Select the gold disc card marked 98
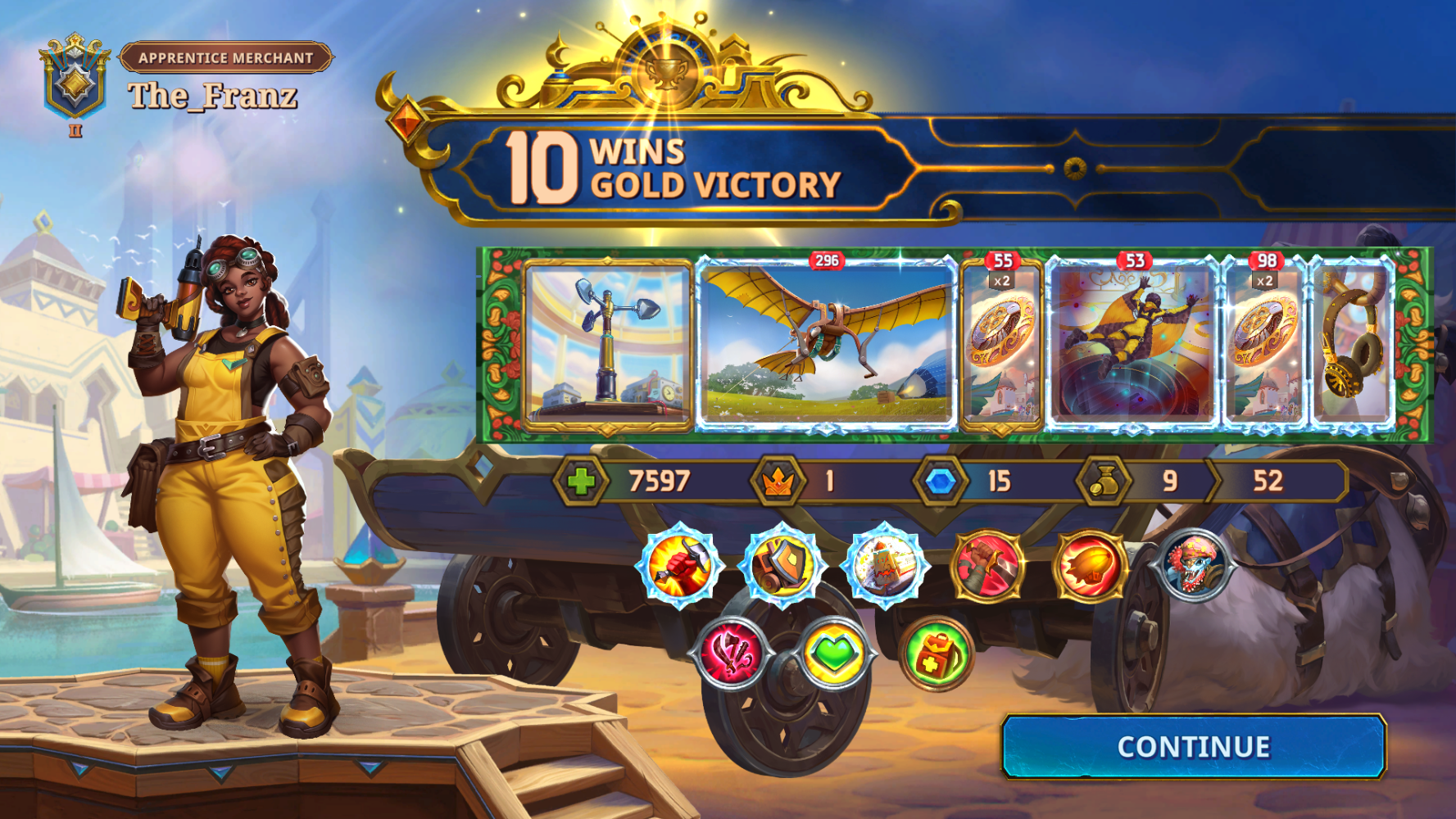 pos(1263,345)
